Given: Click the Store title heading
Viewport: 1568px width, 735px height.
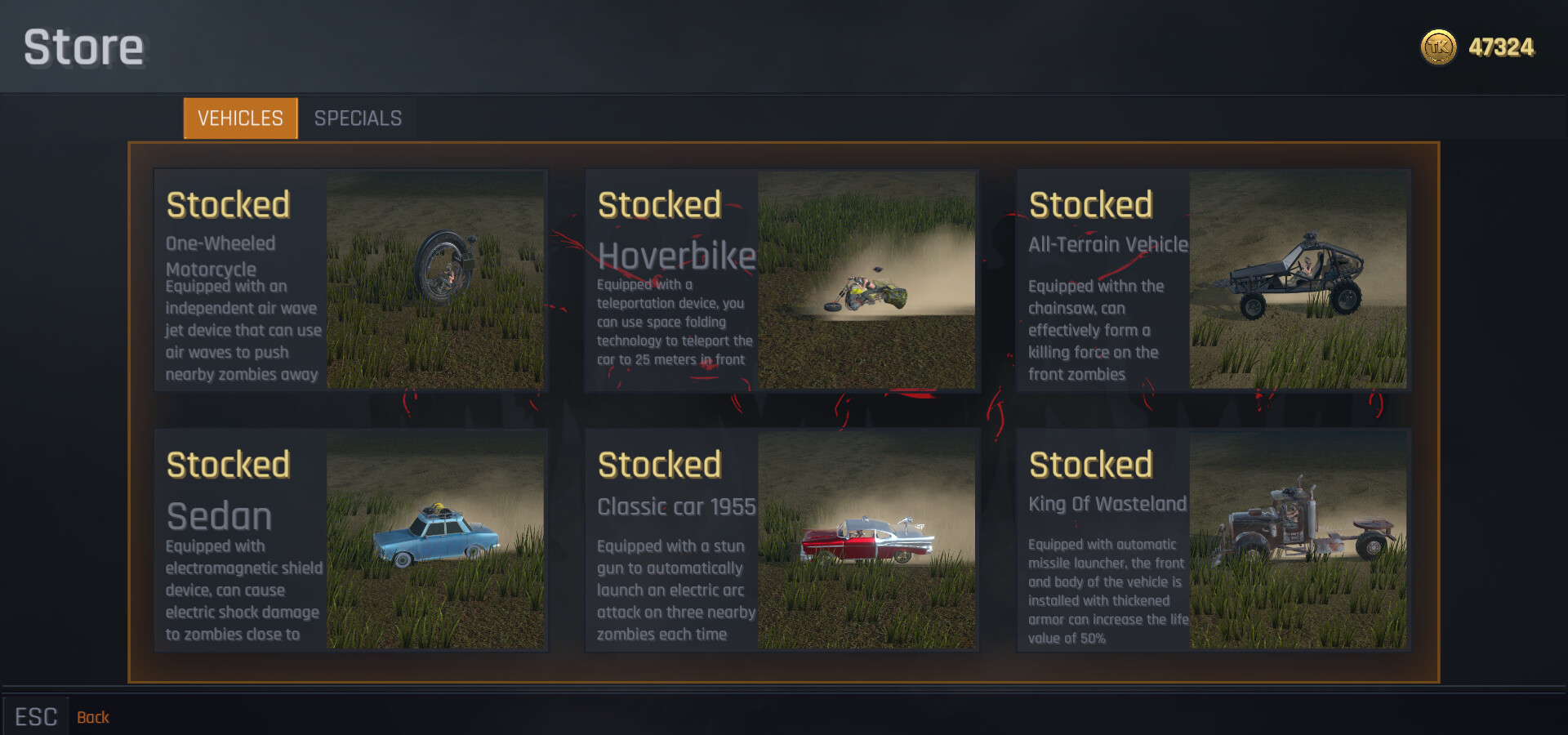Looking at the screenshot, I should pos(82,47).
